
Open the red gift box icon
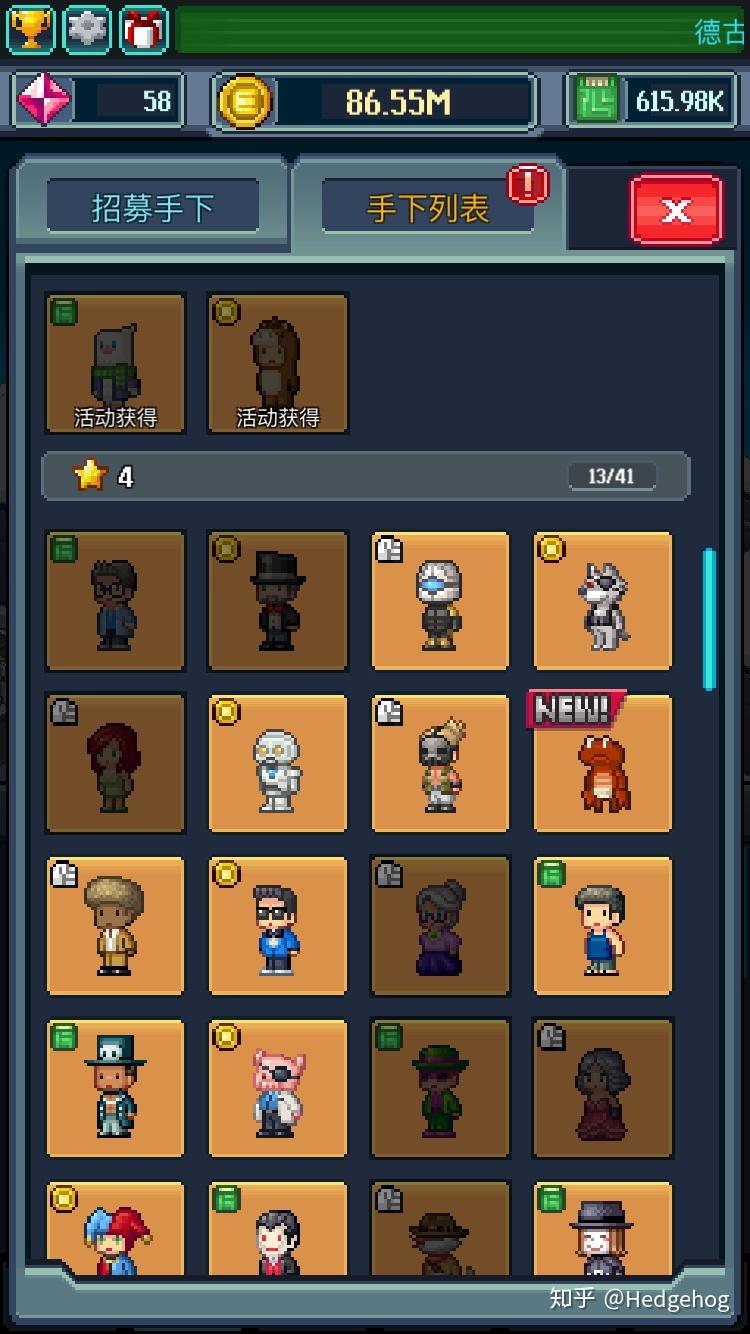click(x=144, y=29)
